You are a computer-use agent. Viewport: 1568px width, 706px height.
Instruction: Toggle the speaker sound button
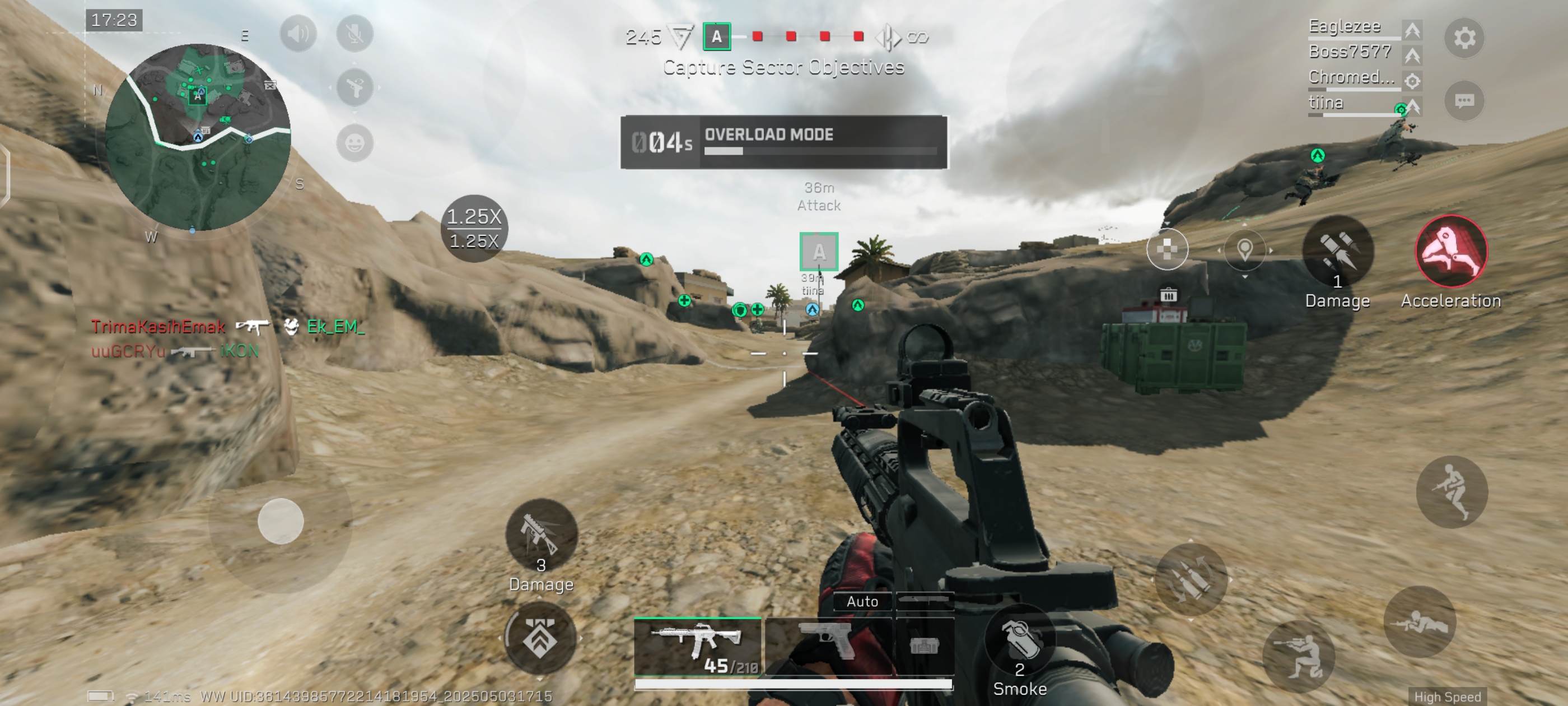(298, 34)
